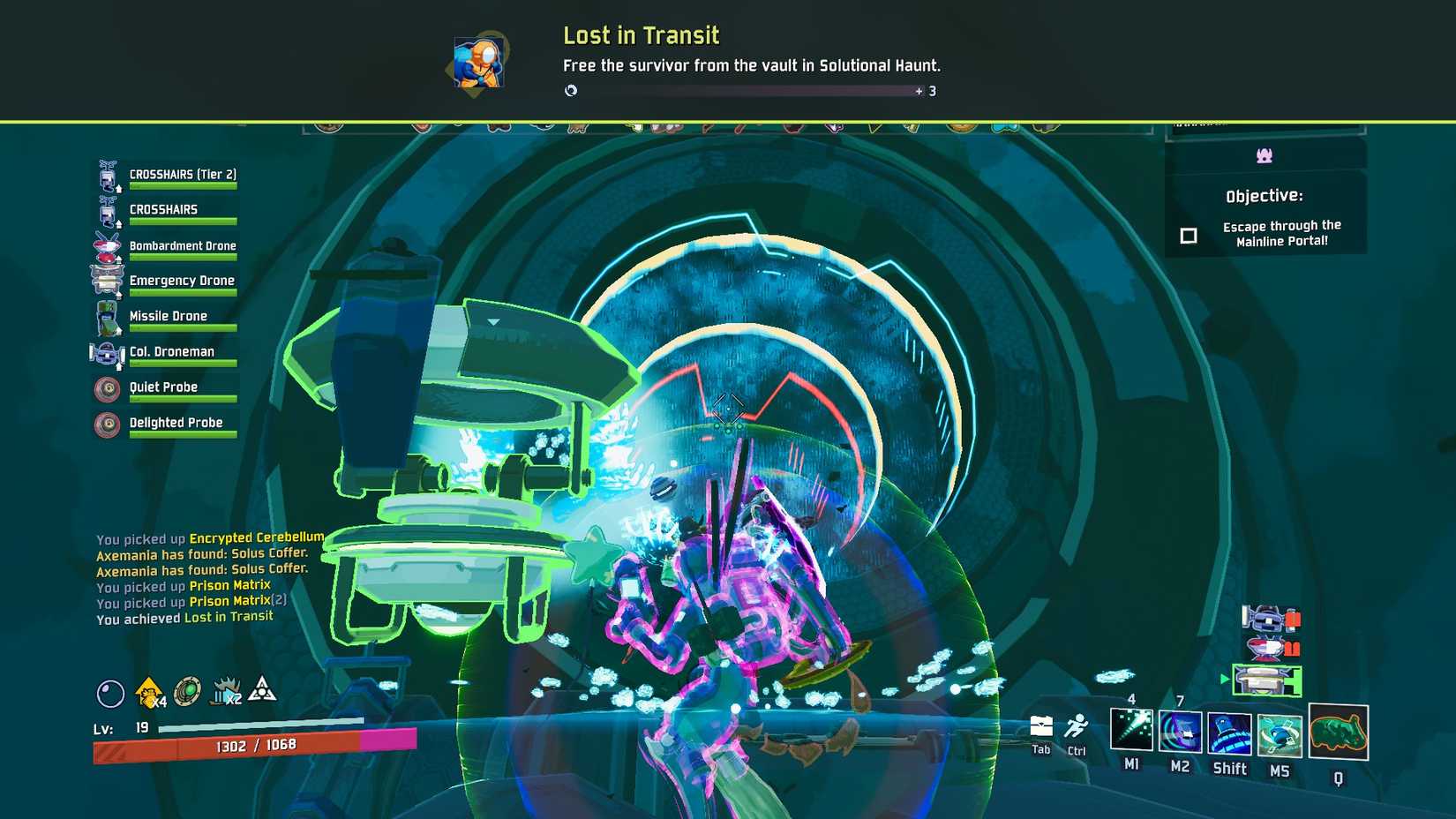Image resolution: width=1456 pixels, height=819 pixels.
Task: Toggle the highlighted drone slot above the hotbar
Action: [1268, 680]
